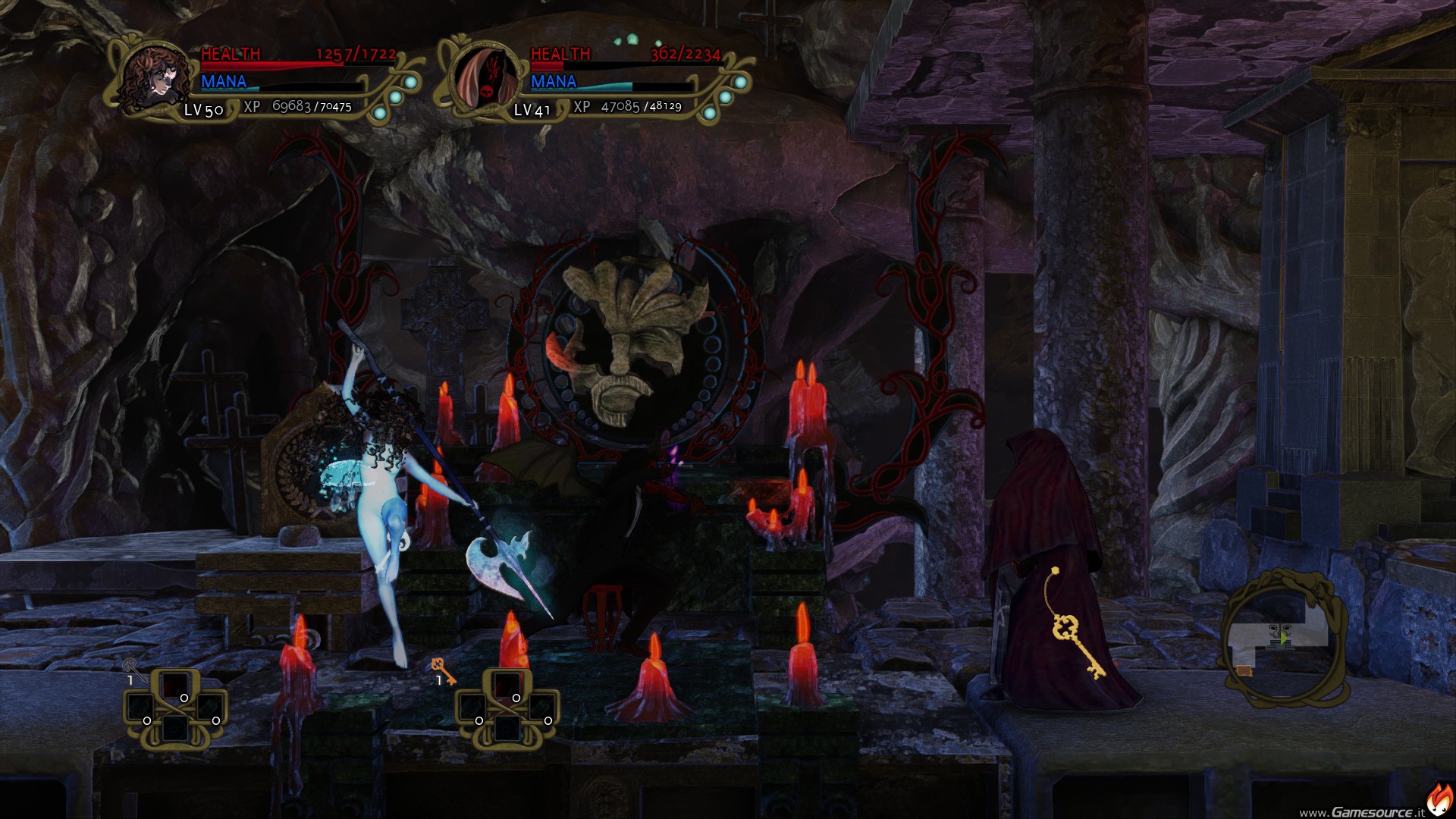
Task: Click the curly-haired level 50 character portrait
Action: pos(155,77)
